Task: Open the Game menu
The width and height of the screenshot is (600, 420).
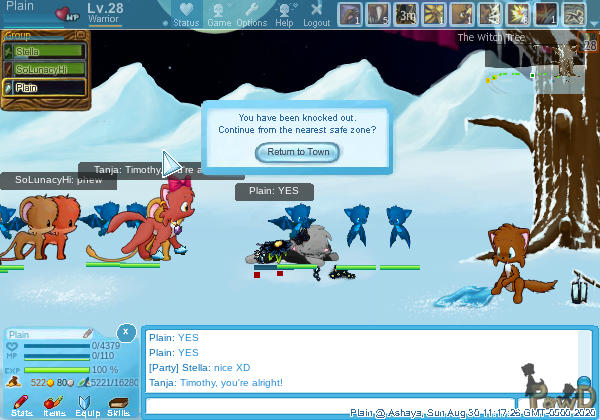Action: [219, 14]
